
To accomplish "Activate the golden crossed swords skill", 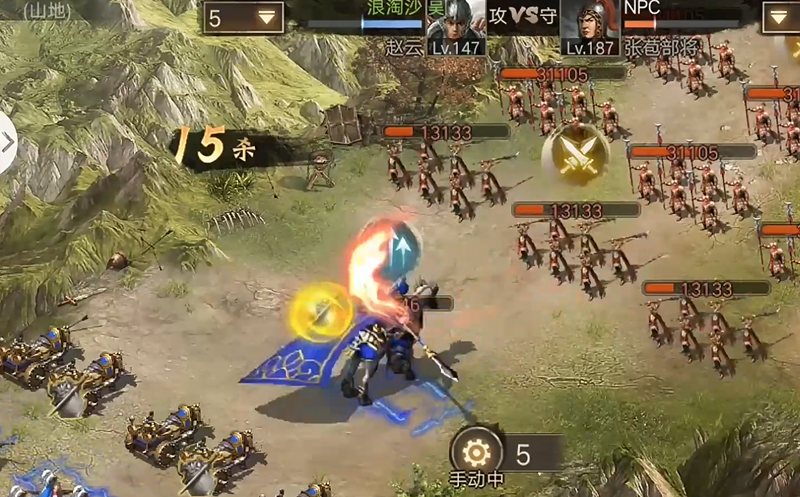I will pos(575,154).
